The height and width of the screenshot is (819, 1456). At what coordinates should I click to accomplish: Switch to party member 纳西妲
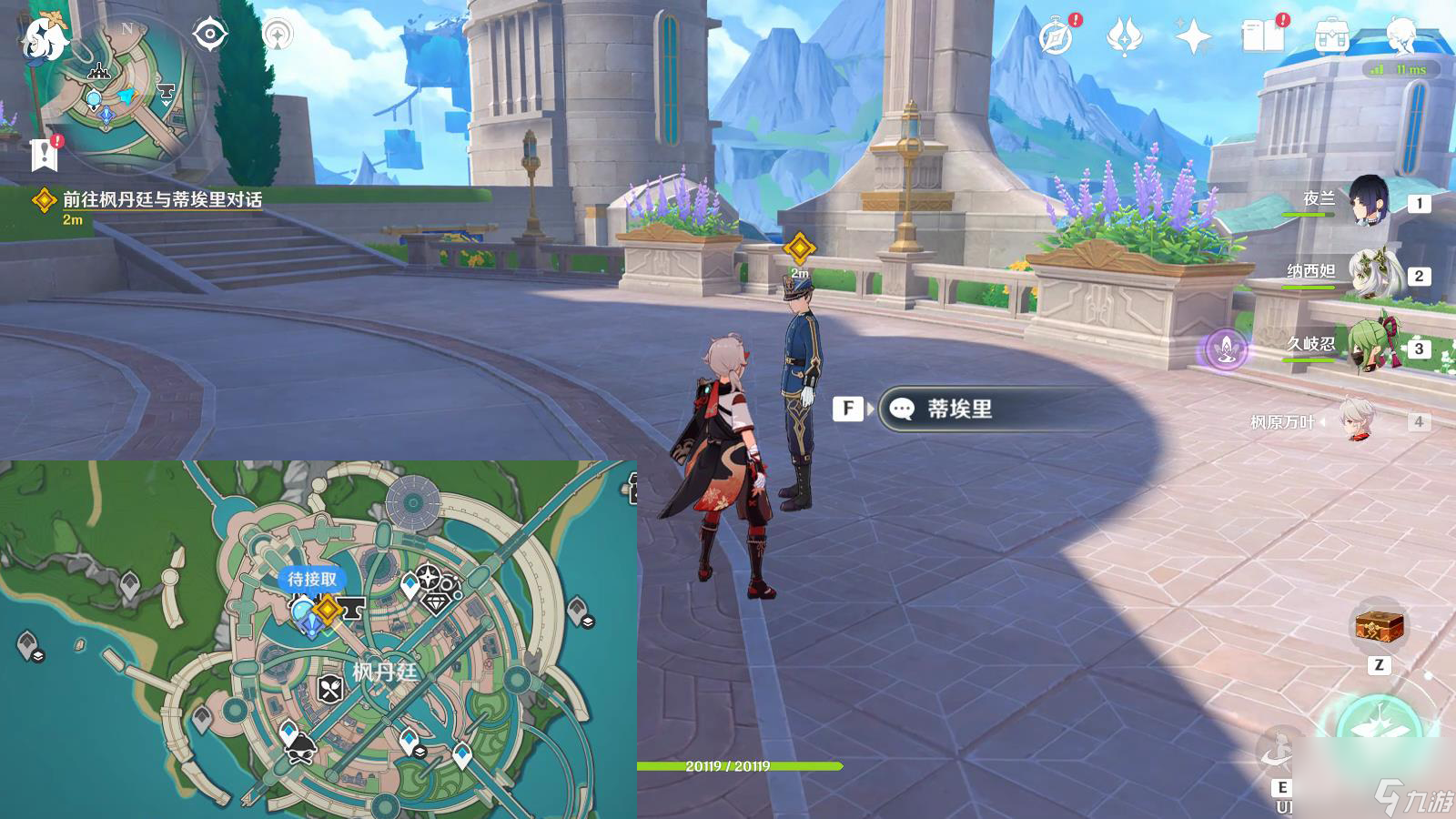pos(1368,273)
